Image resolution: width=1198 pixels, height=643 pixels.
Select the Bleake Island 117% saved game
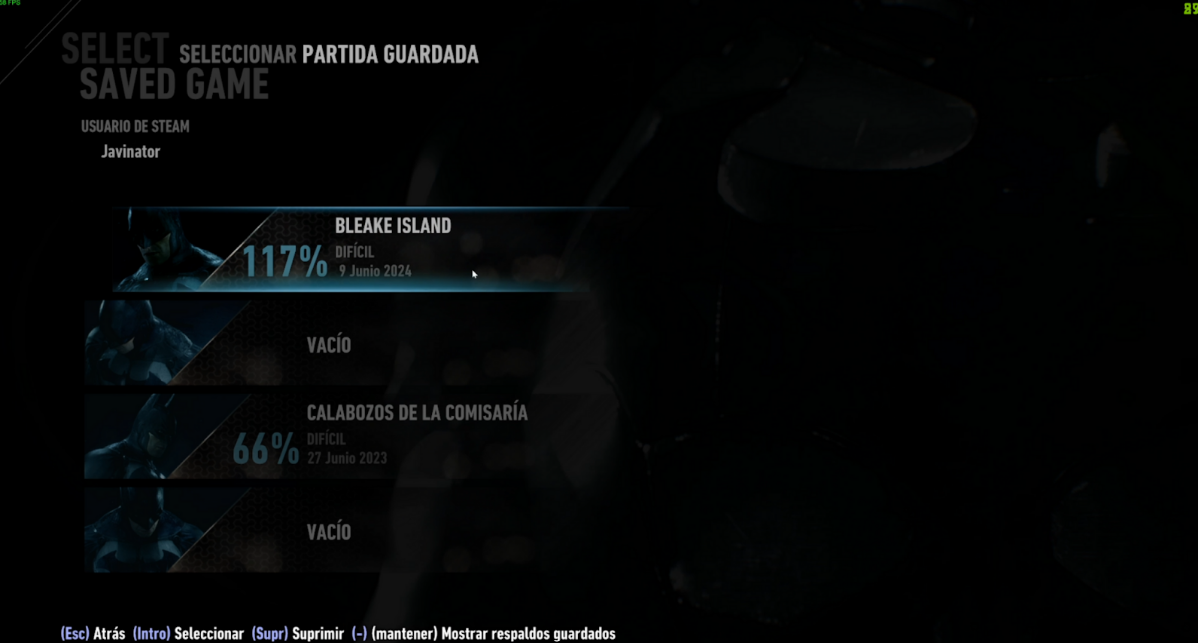pyautogui.click(x=370, y=248)
